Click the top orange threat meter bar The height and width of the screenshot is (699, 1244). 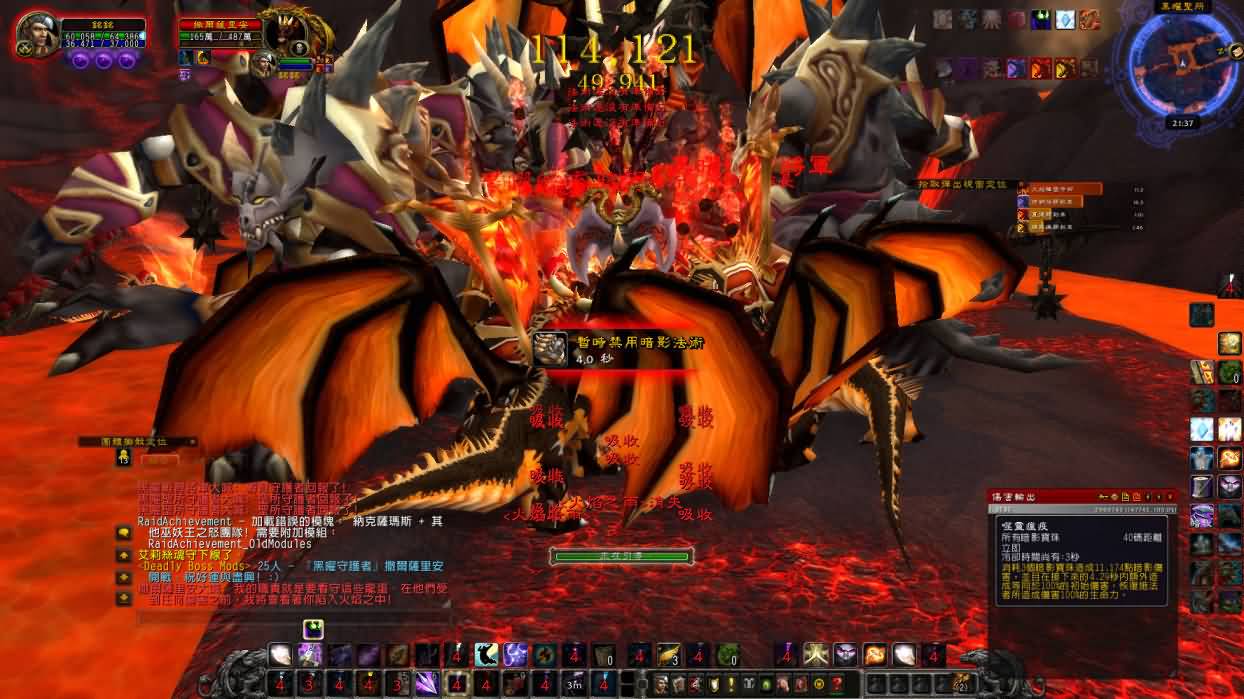1062,189
